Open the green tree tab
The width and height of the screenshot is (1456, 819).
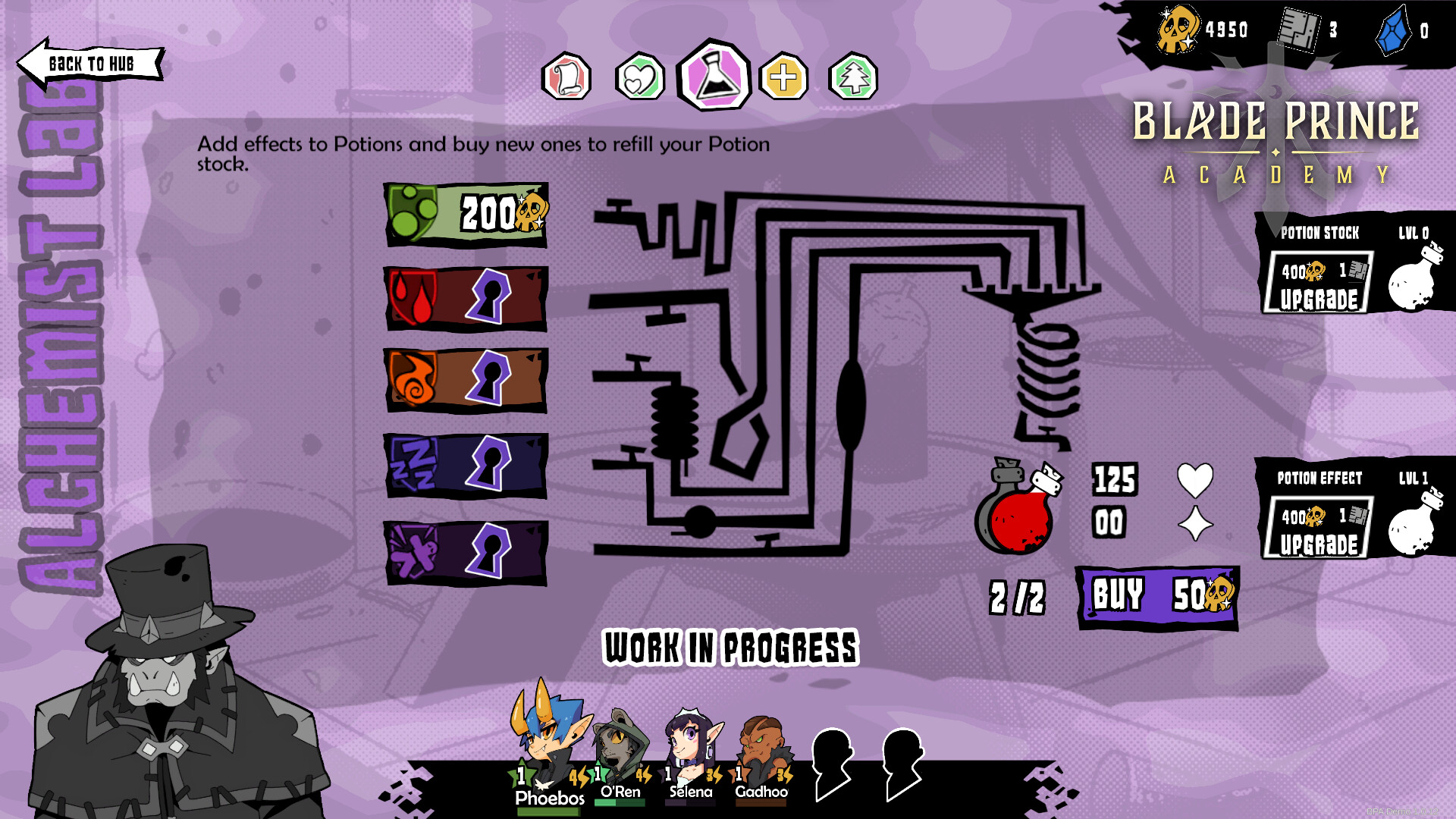pyautogui.click(x=853, y=77)
